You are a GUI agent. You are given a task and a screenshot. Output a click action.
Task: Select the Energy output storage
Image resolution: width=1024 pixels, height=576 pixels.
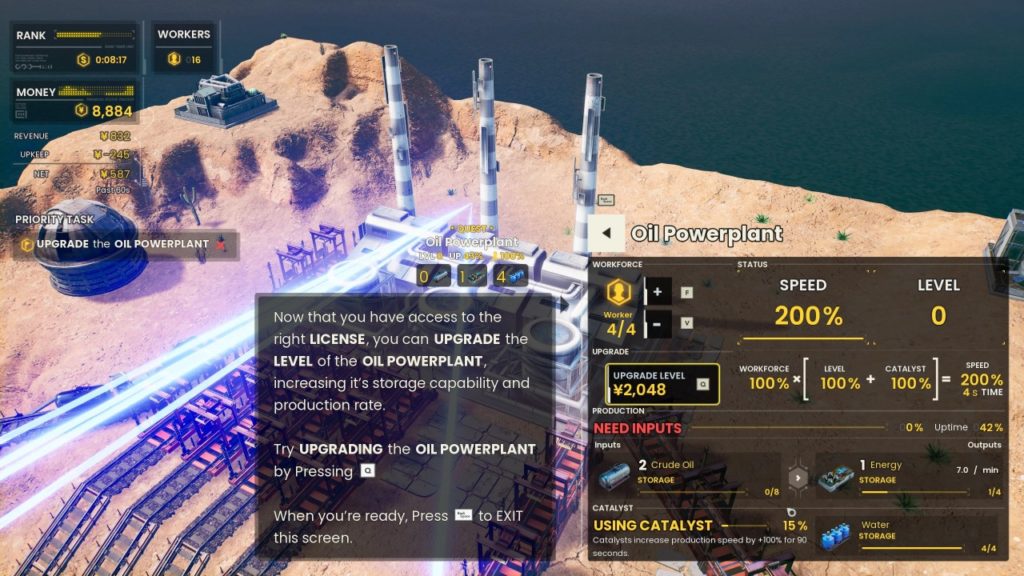click(907, 475)
